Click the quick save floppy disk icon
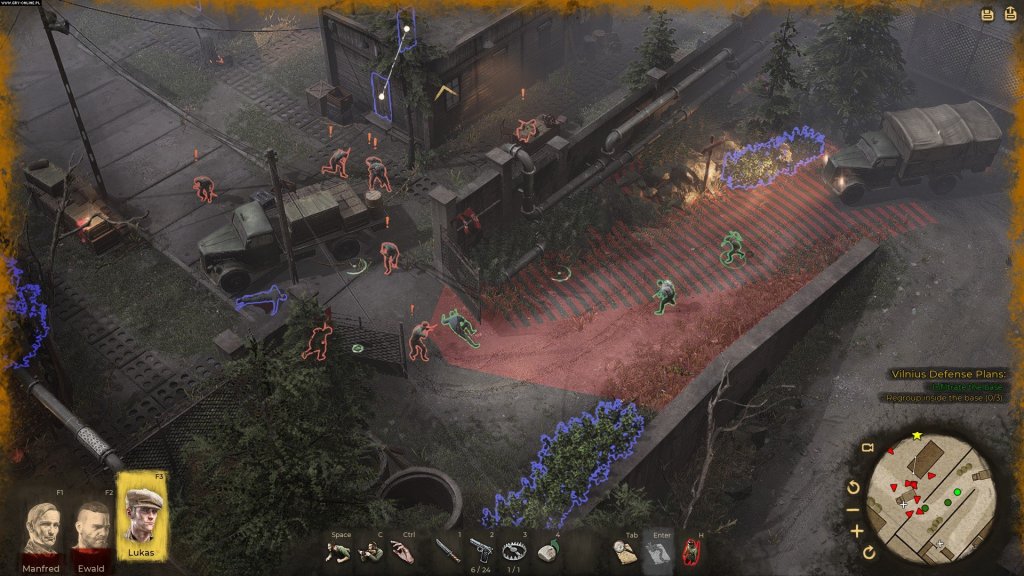This screenshot has width=1024, height=576. coord(986,14)
